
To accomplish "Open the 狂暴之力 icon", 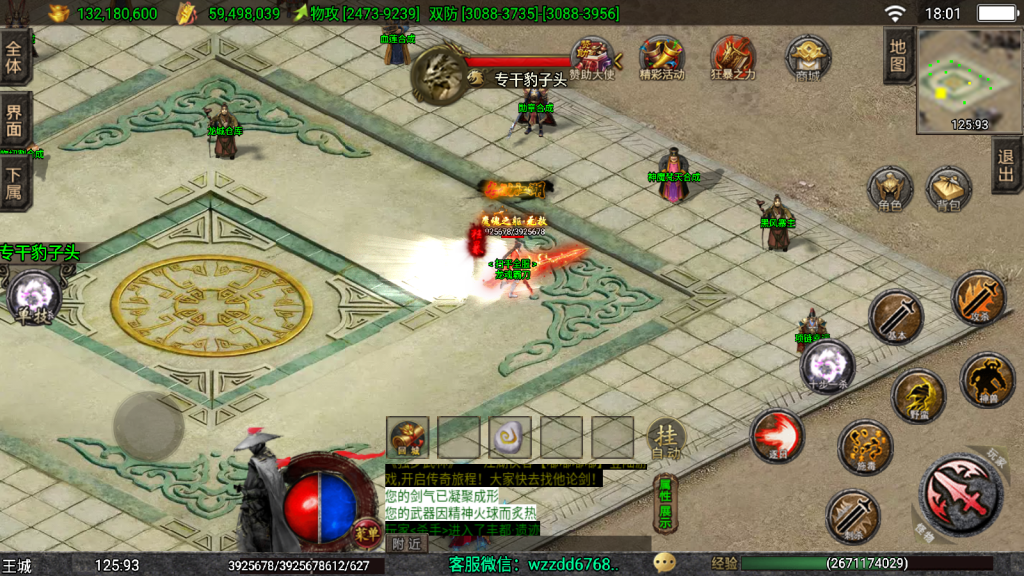I will point(733,58).
